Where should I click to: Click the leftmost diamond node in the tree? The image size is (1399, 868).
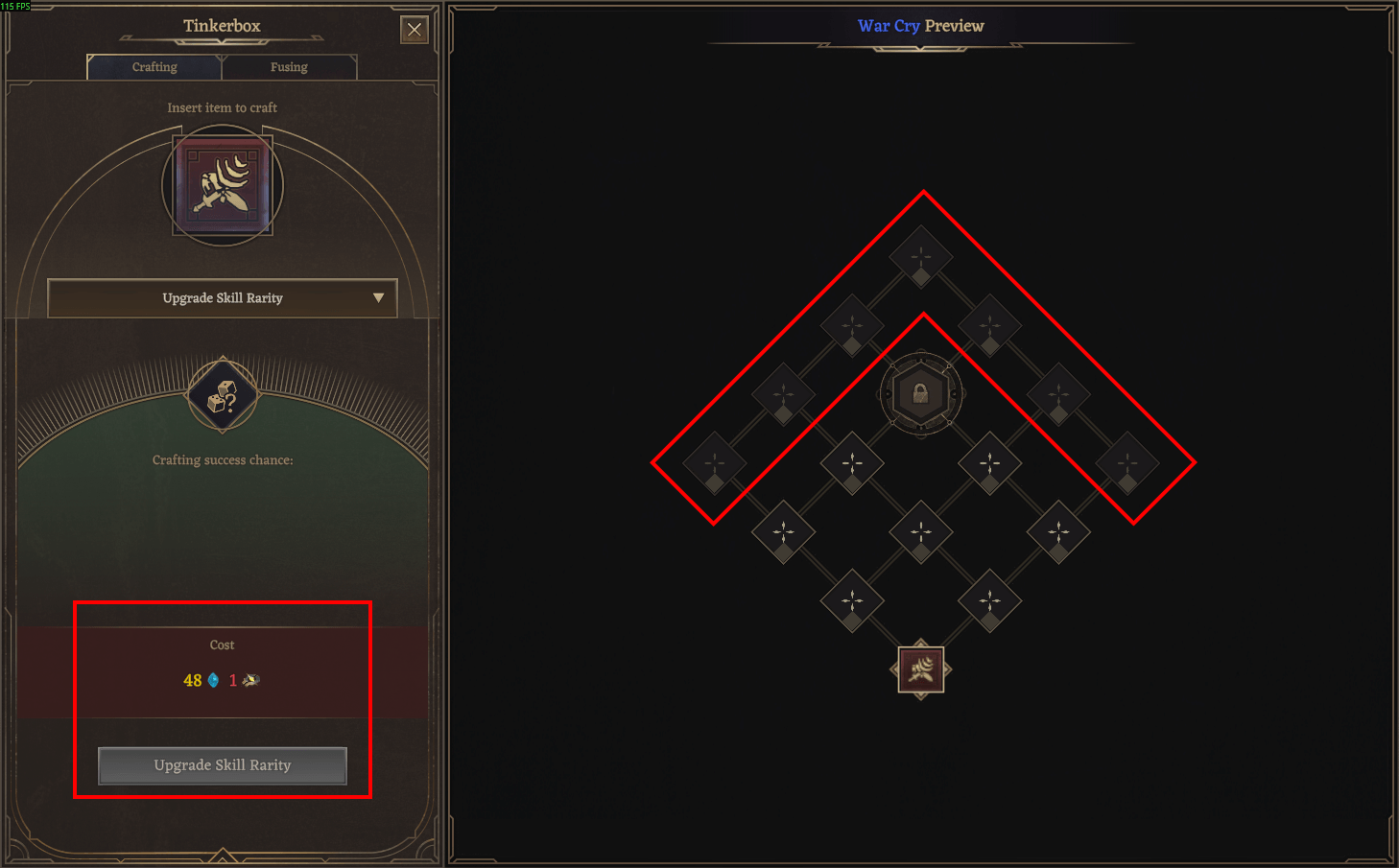click(x=713, y=463)
